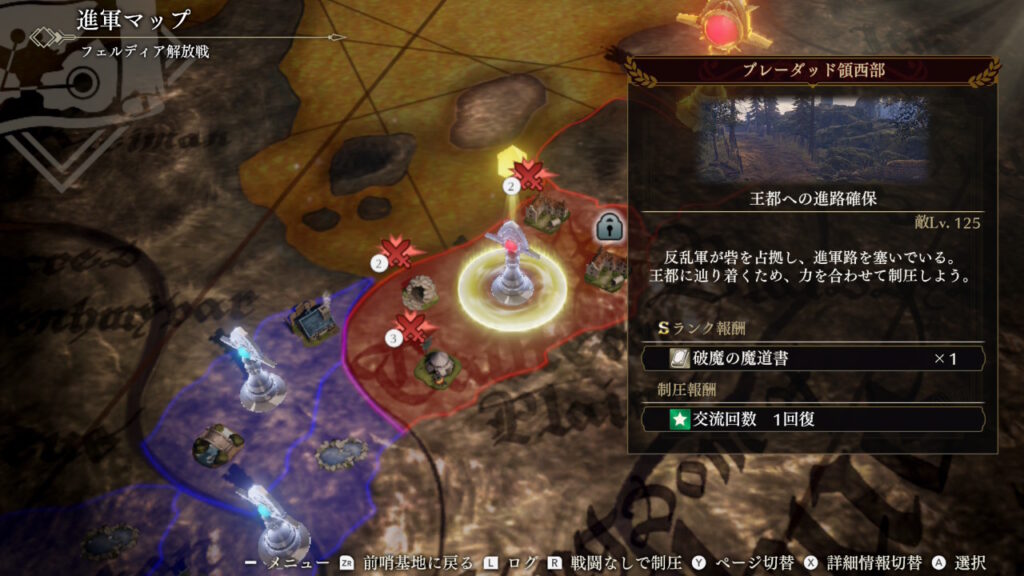Select the main battle piece with yellow ring

(x=510, y=270)
